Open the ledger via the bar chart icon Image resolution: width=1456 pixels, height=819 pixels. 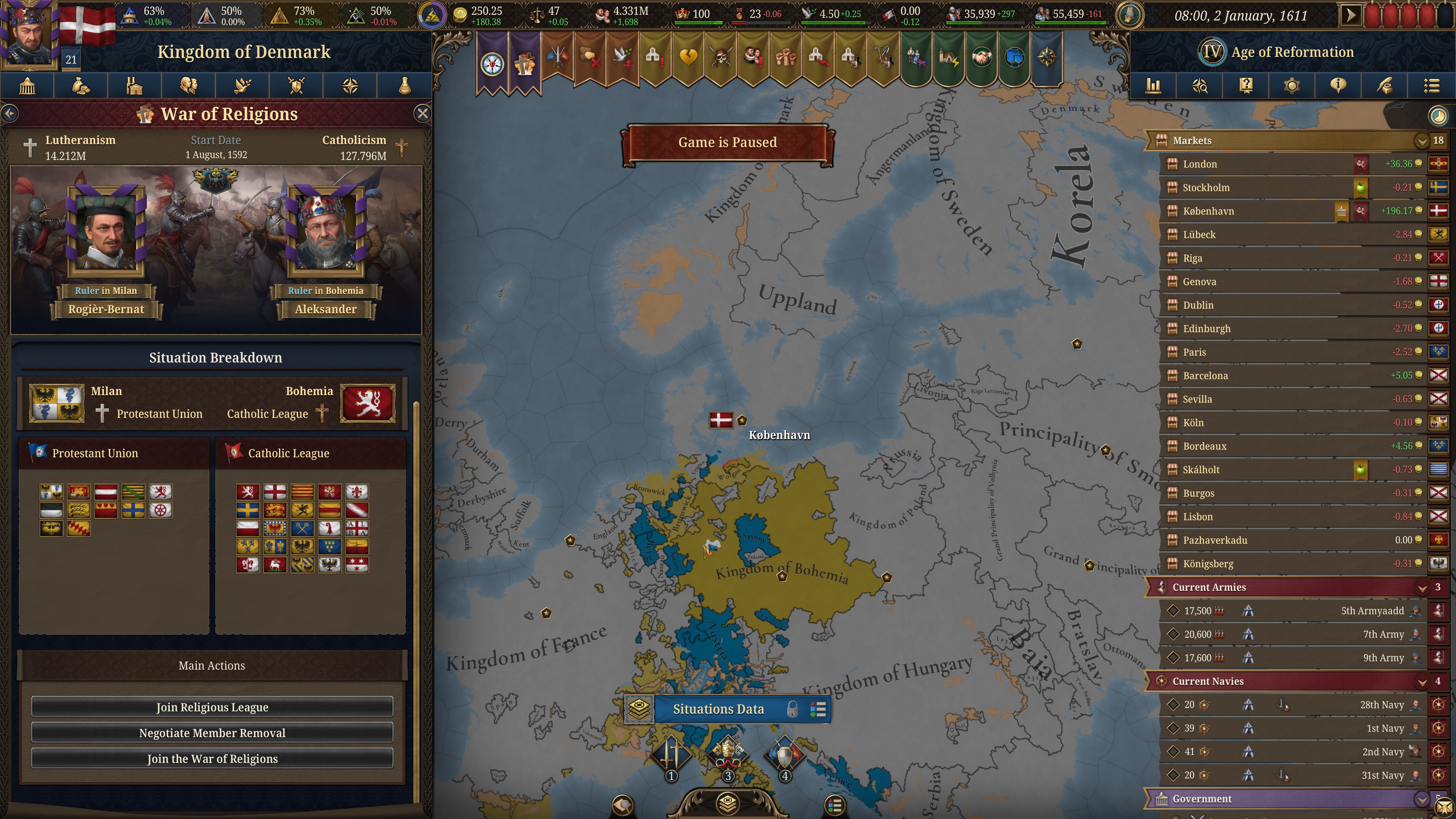(1153, 86)
